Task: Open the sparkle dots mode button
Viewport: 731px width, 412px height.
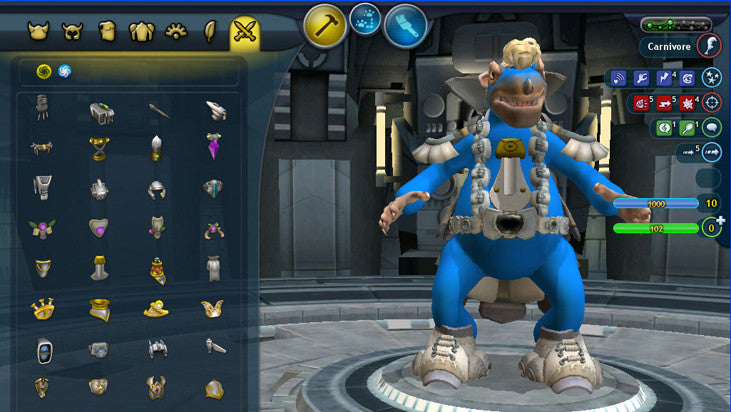Action: coord(365,19)
